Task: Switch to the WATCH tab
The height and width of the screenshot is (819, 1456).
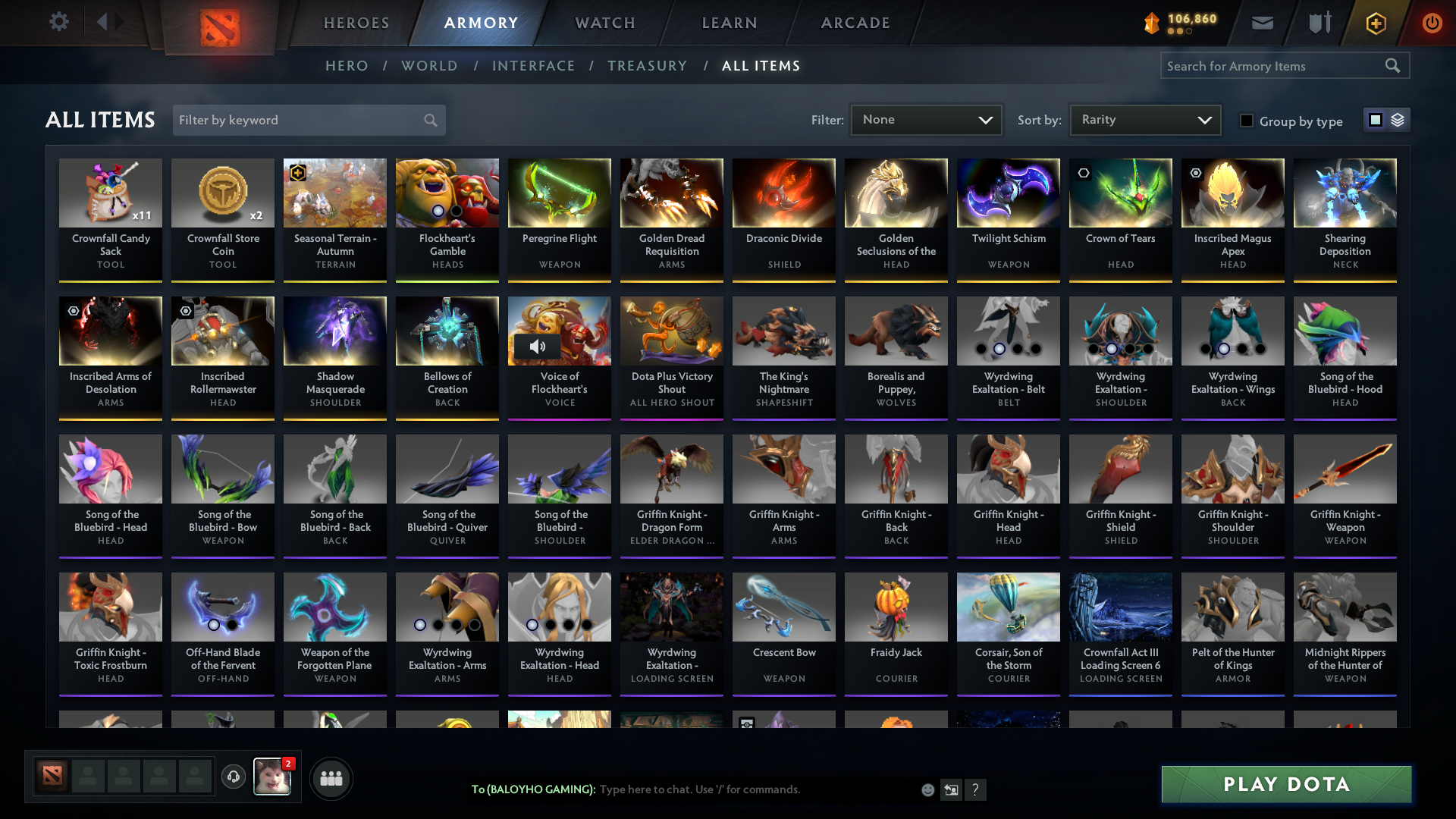Action: click(x=604, y=23)
